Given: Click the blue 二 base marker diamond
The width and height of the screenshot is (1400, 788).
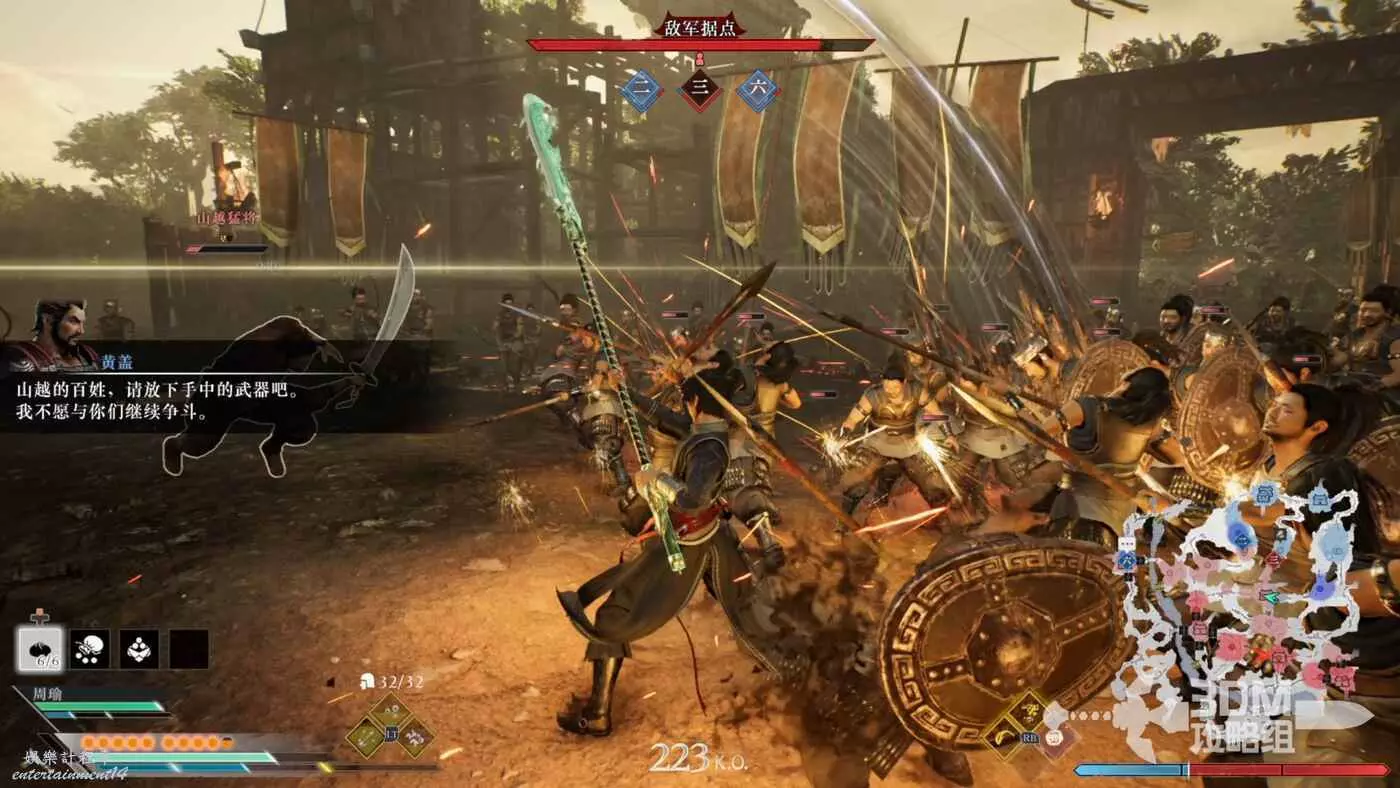Looking at the screenshot, I should click(642, 90).
